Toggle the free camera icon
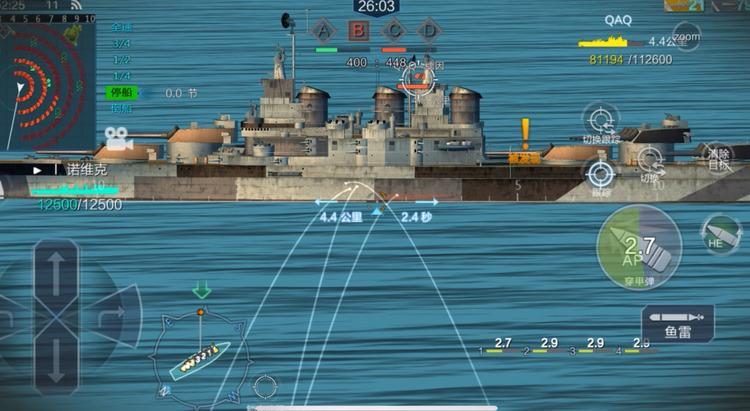The width and height of the screenshot is (750, 411). coord(118,137)
